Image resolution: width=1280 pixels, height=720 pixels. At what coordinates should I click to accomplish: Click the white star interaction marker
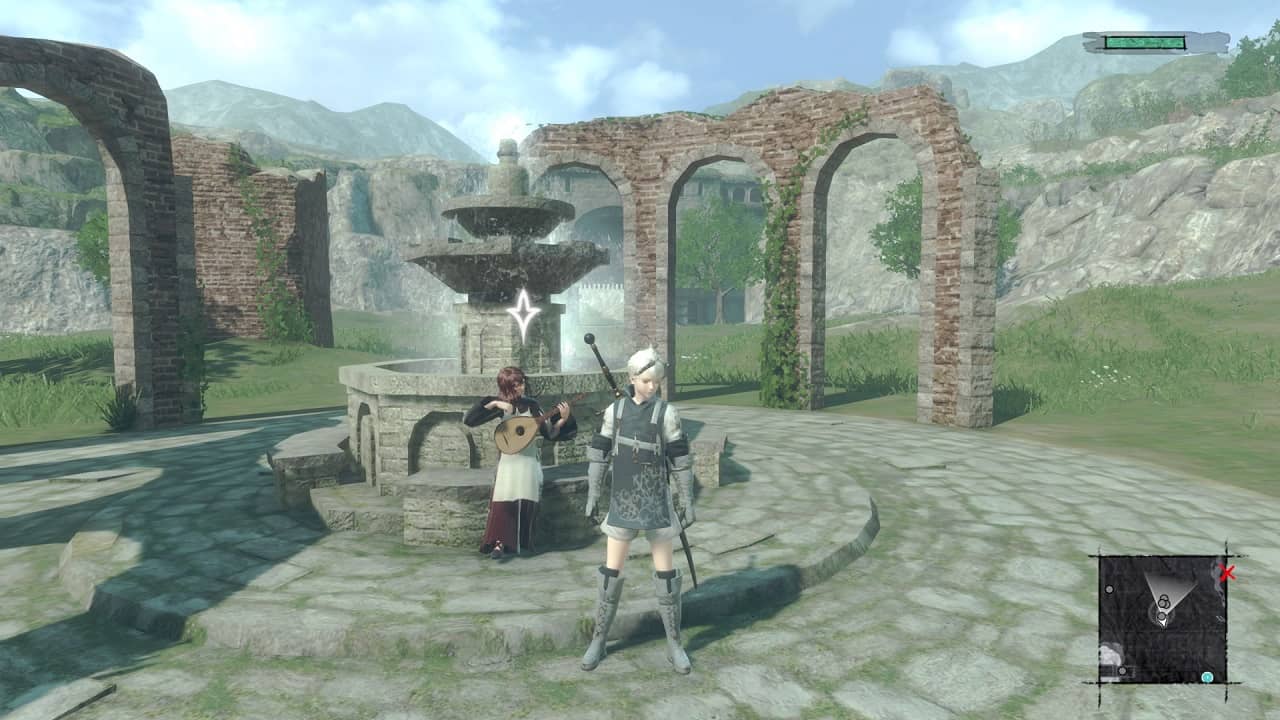point(523,314)
